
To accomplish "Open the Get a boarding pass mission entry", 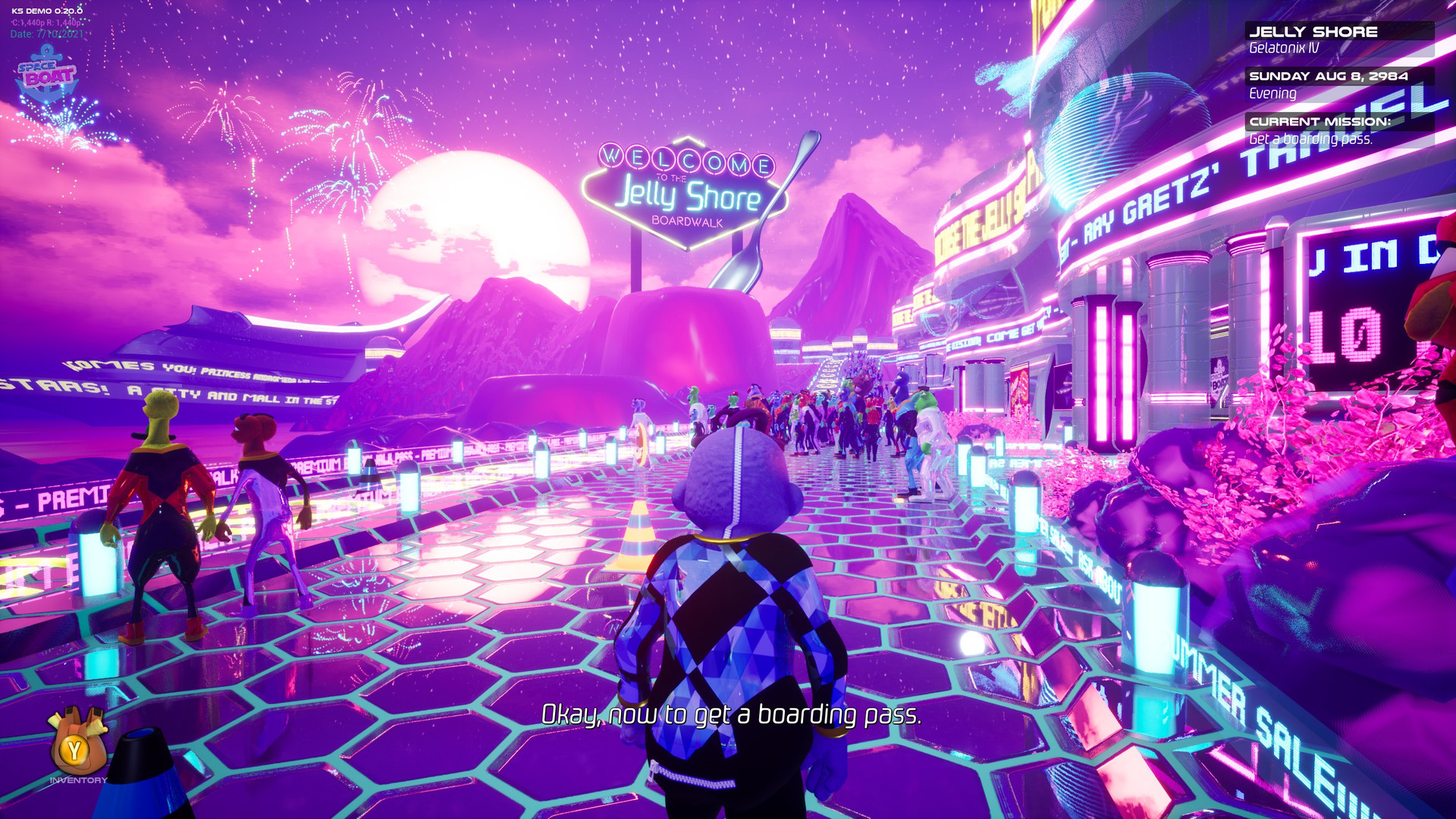I will tap(1312, 140).
